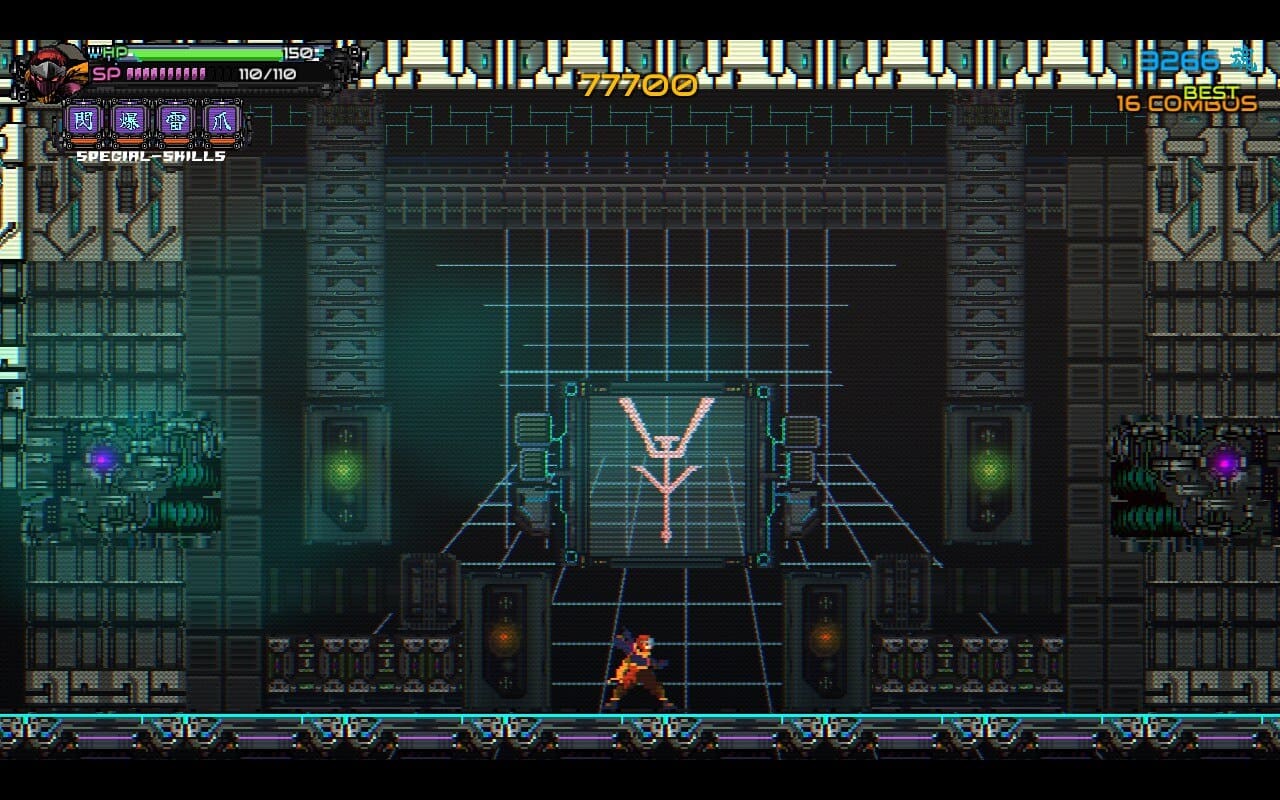Use the 爆 explosion special skill

click(x=128, y=121)
